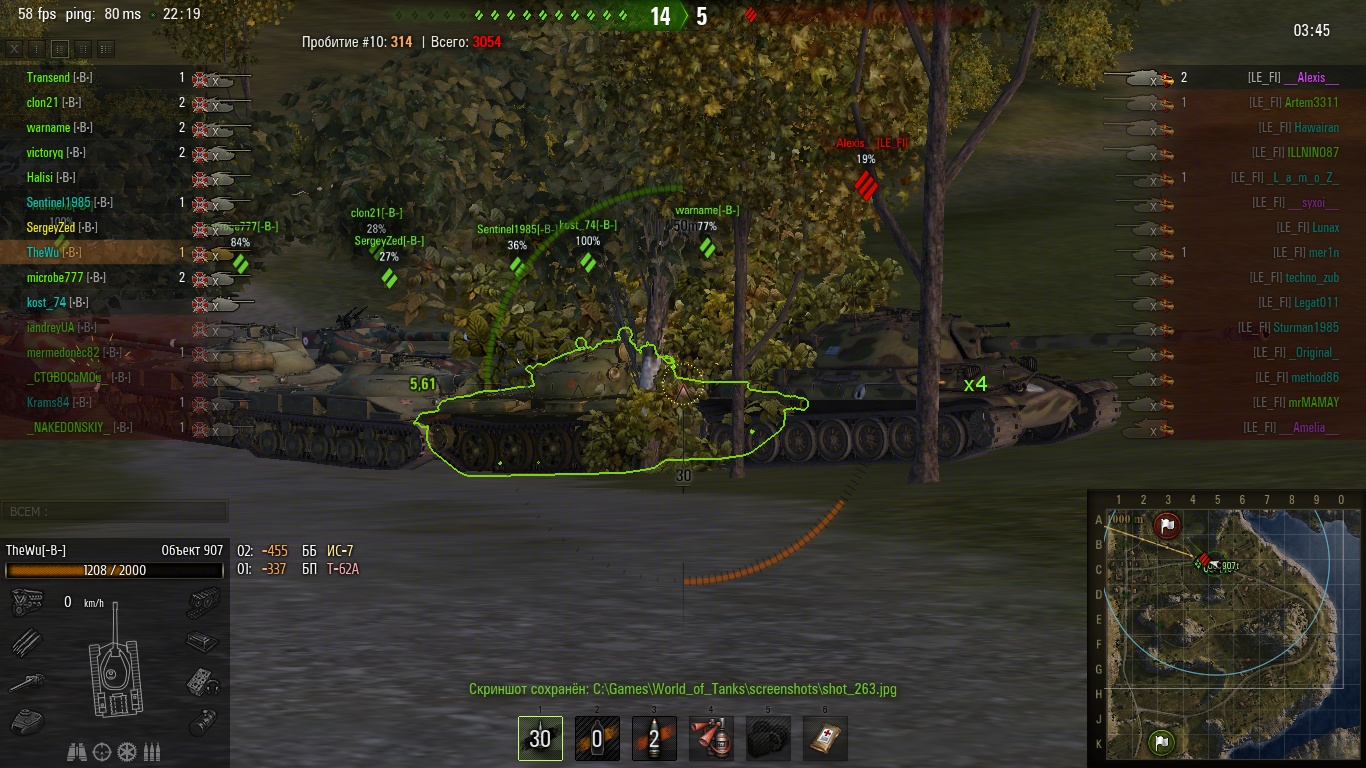Viewport: 1366px width, 768px height.
Task: Select the armor-piercing shell slot with 30 rounds
Action: pyautogui.click(x=540, y=738)
